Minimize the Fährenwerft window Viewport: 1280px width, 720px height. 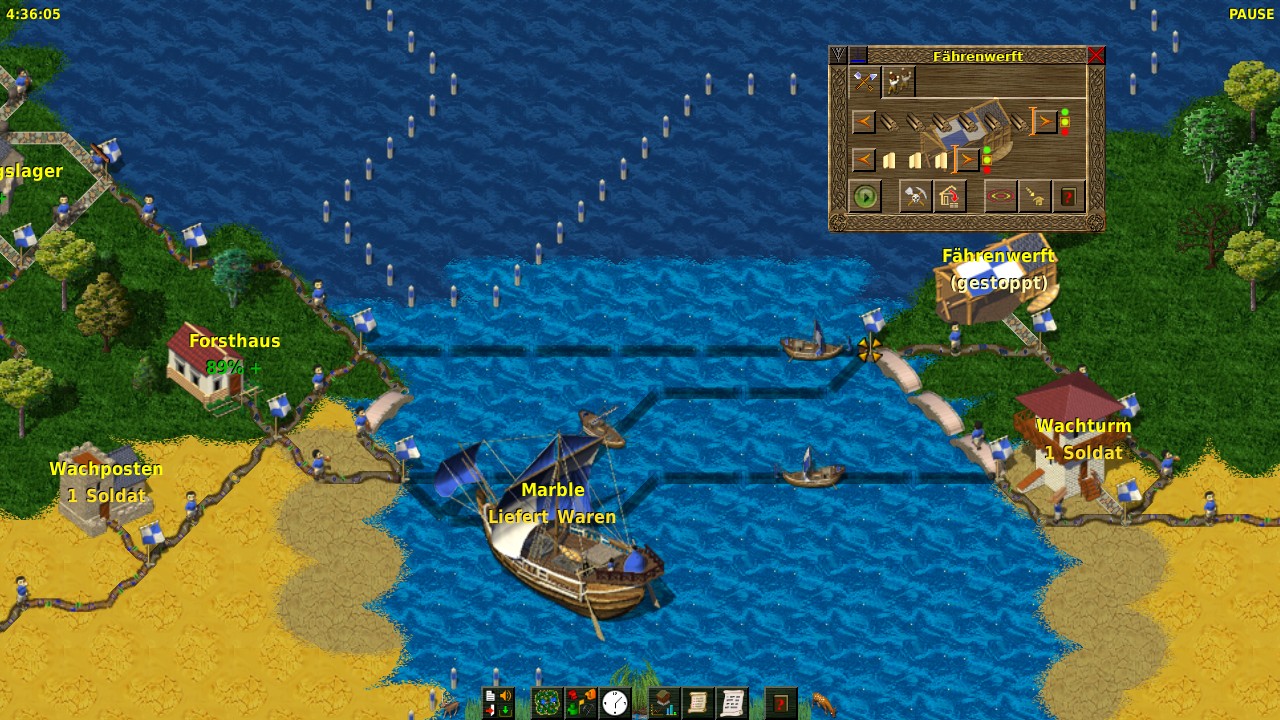pos(859,55)
